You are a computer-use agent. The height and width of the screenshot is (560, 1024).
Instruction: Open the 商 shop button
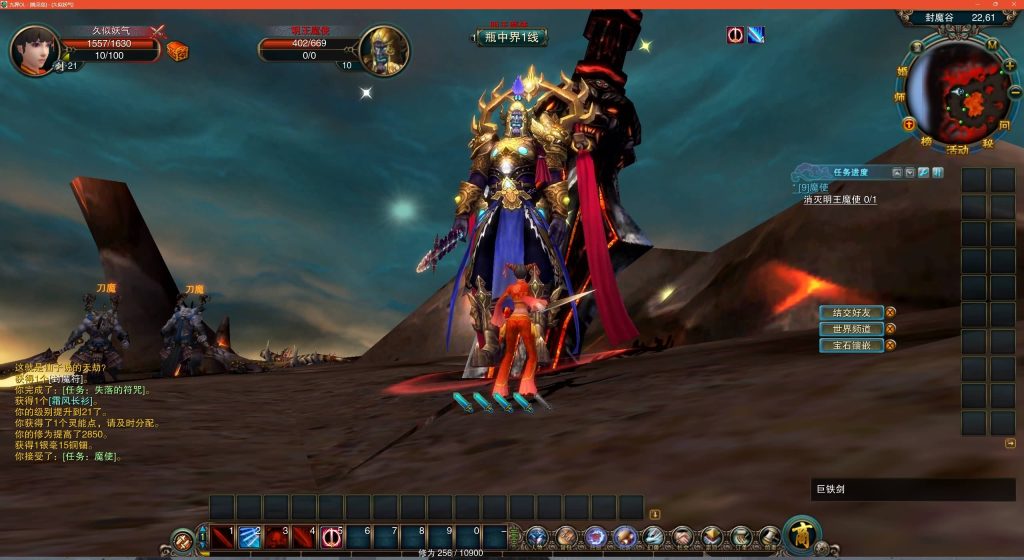coord(802,533)
